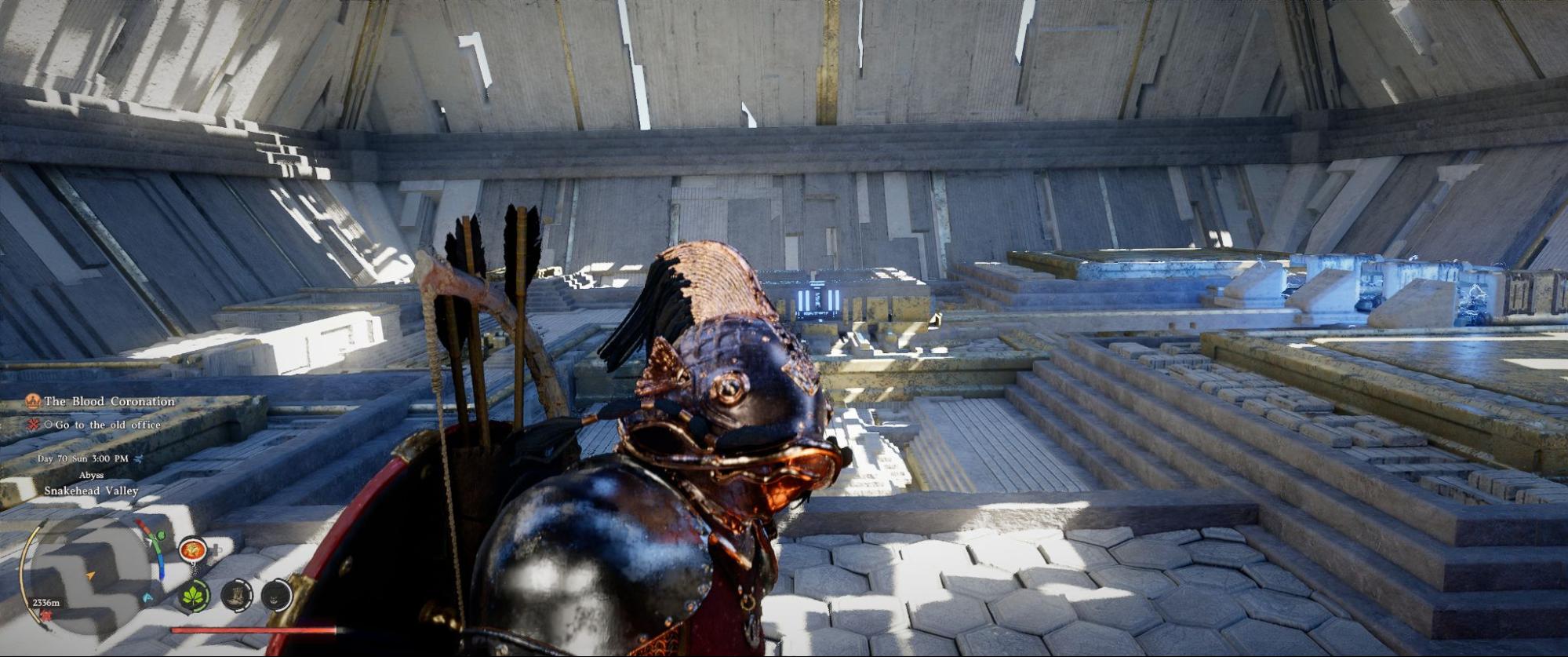Select the 'Go to the old office' objective
Viewport: 1568px width, 657px height.
click(x=107, y=425)
